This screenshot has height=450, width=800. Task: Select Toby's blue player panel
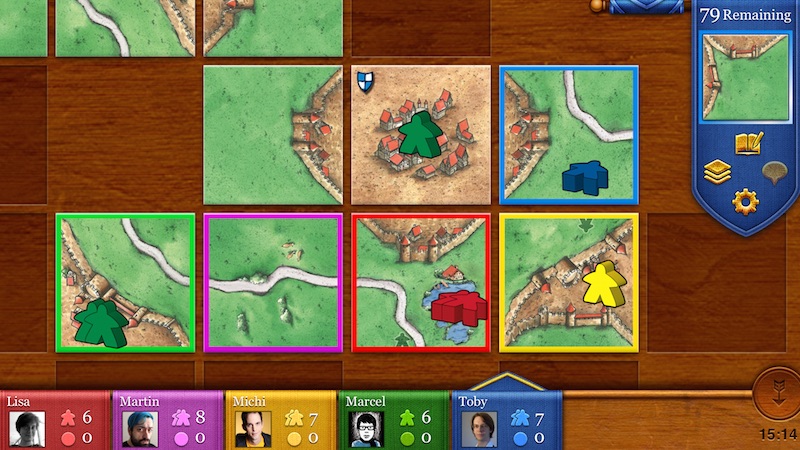coord(506,420)
